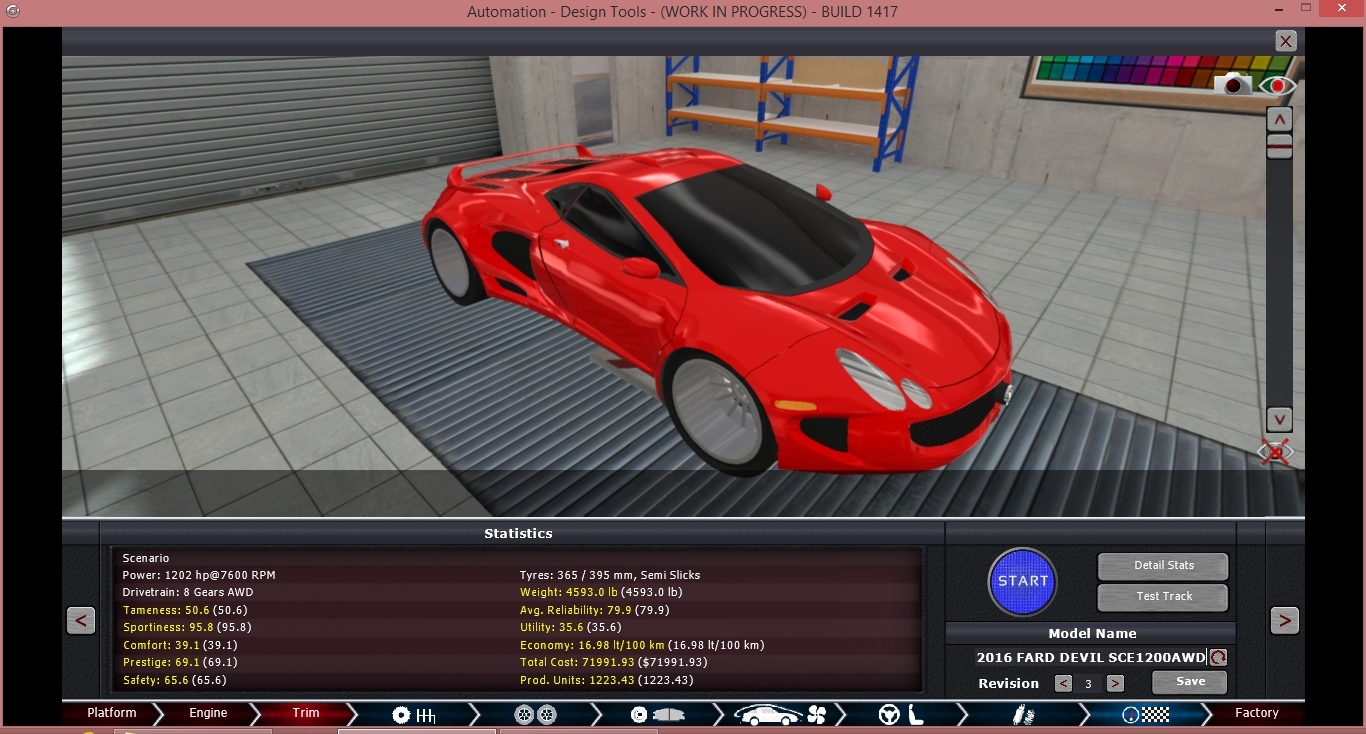Toggle the red eye visibility icon

tap(1277, 86)
